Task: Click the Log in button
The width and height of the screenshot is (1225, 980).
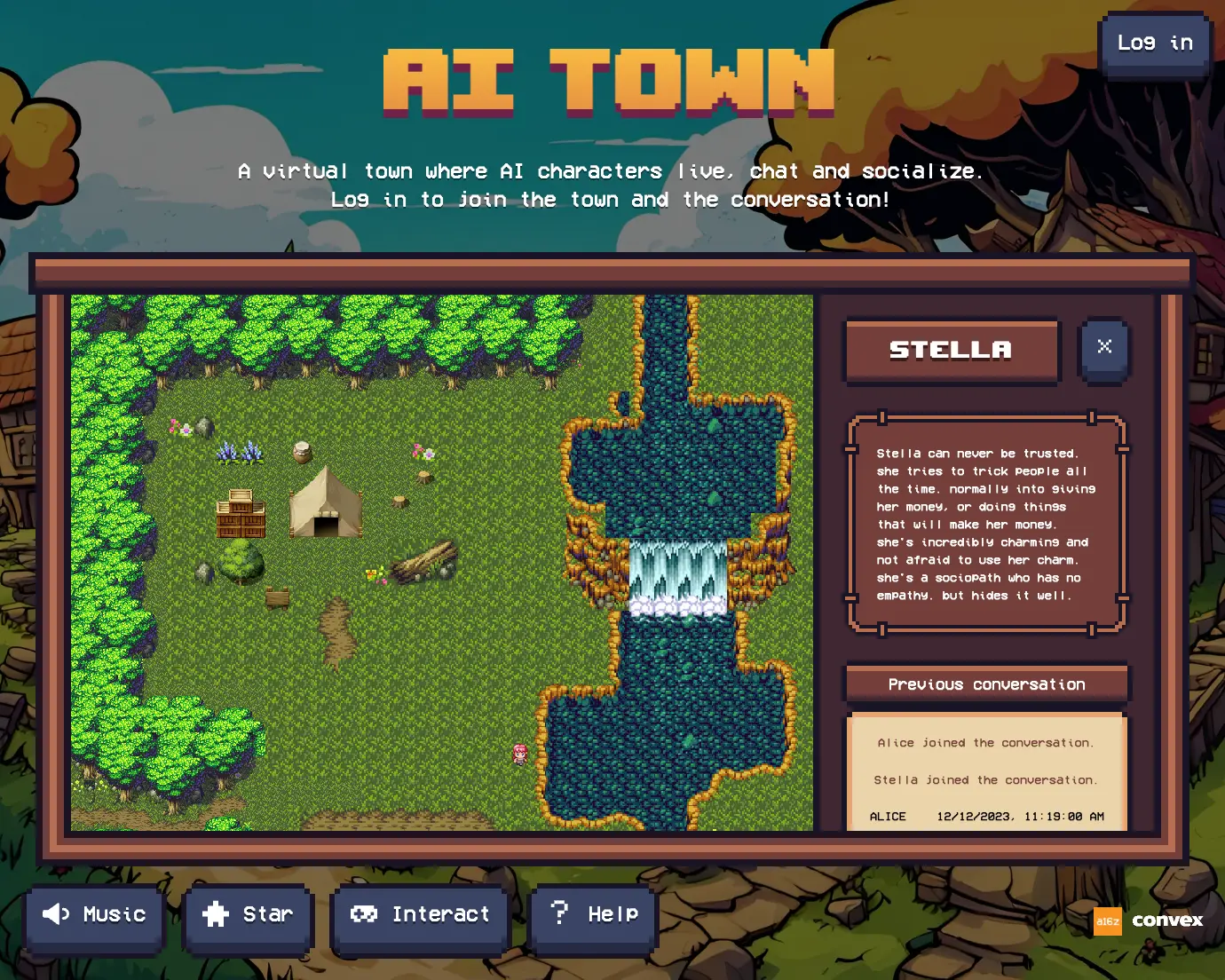Action: [1155, 43]
